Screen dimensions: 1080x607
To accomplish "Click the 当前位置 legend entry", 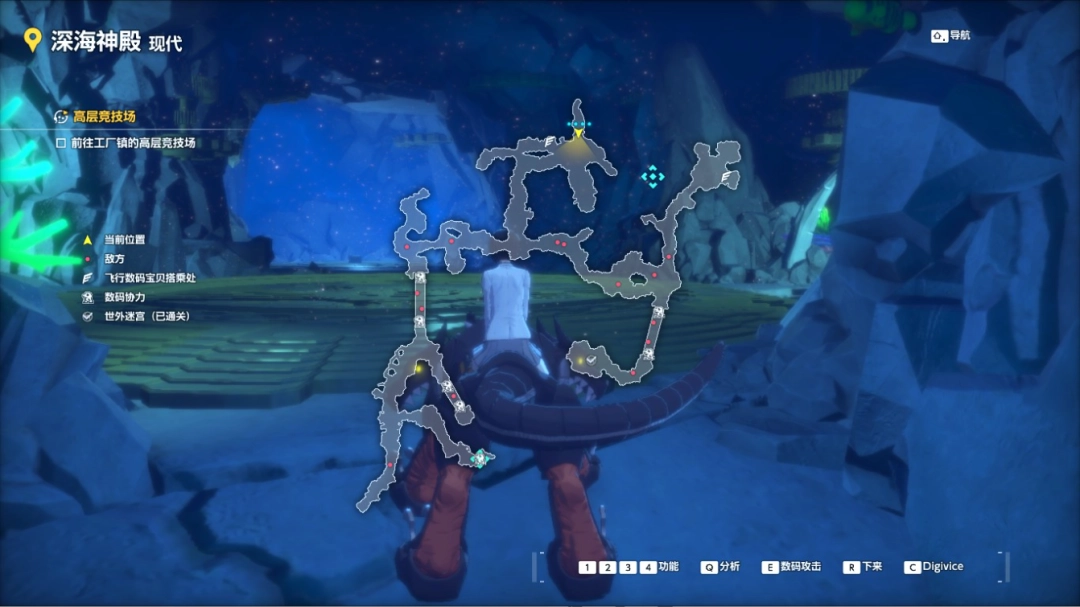I will click(124, 240).
